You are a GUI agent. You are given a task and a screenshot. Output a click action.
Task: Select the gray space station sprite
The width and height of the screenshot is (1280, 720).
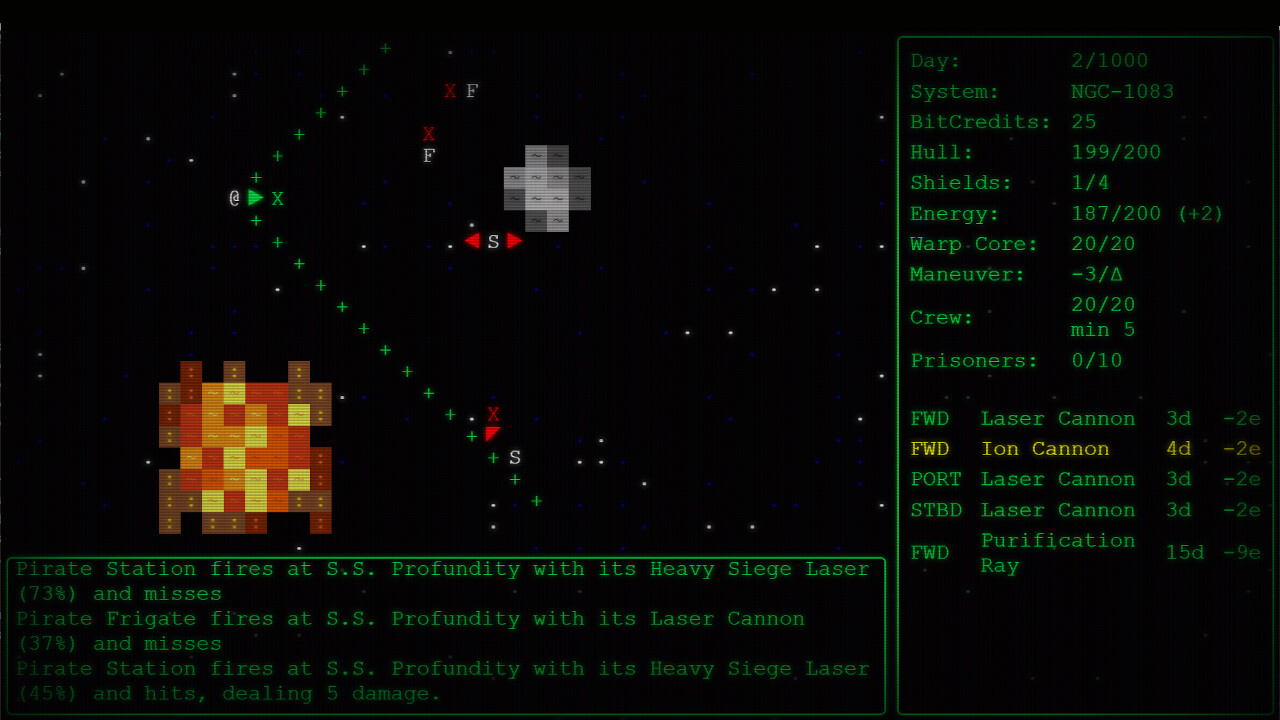(545, 188)
